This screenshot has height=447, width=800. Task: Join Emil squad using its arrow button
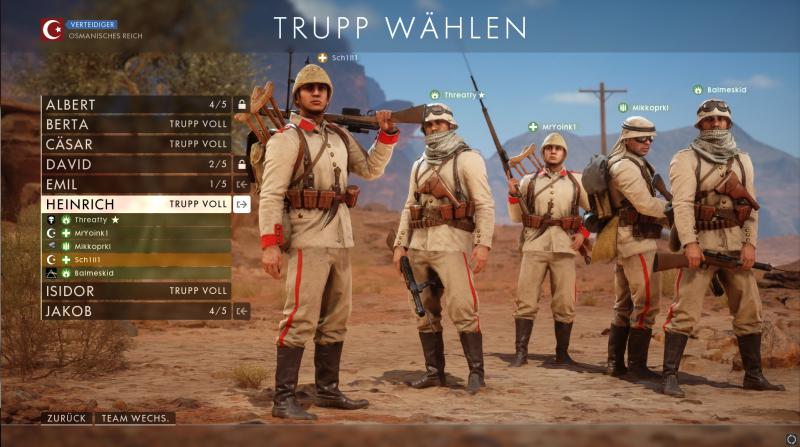pyautogui.click(x=242, y=184)
